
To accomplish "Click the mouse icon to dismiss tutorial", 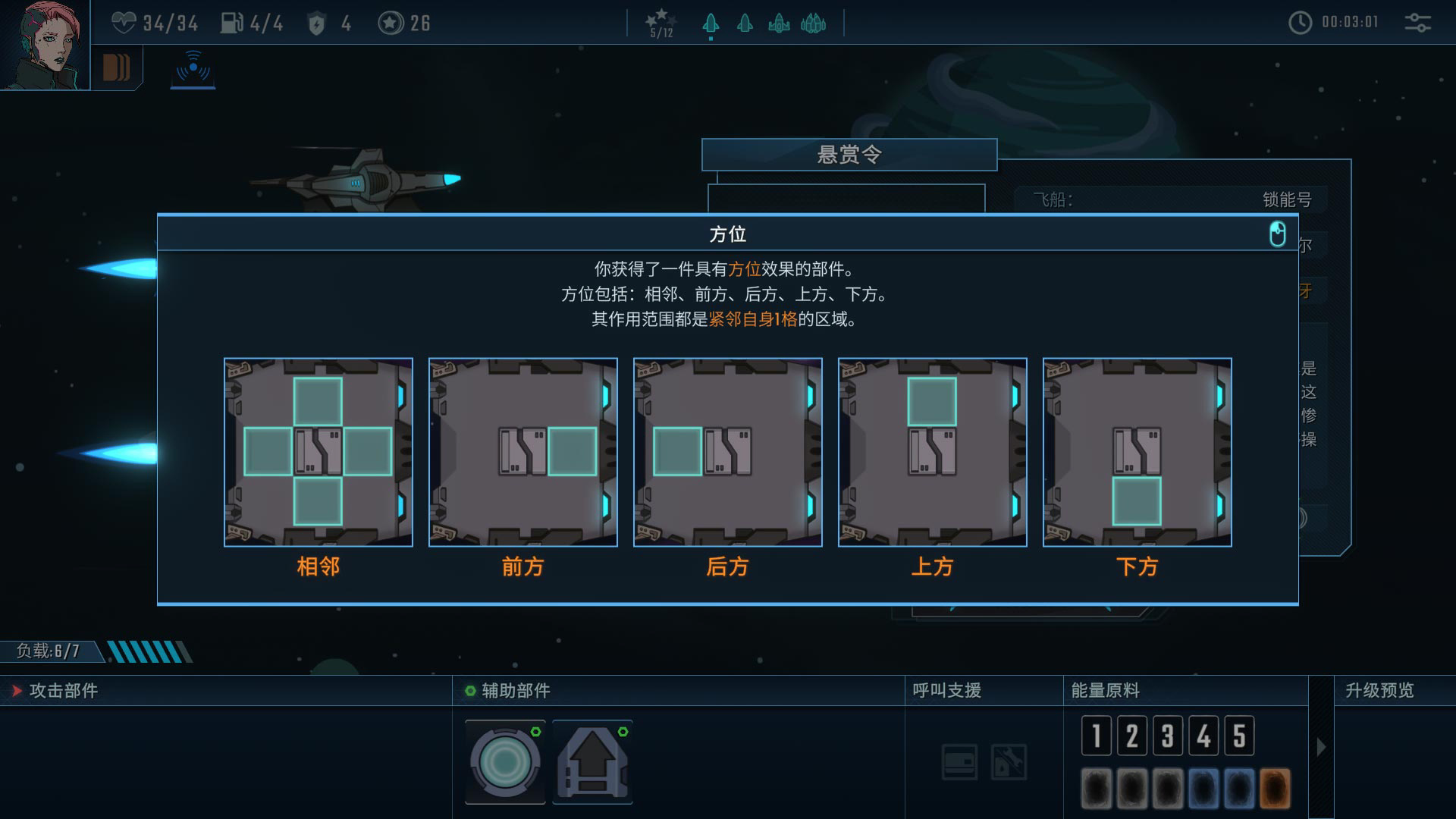I will click(1278, 234).
